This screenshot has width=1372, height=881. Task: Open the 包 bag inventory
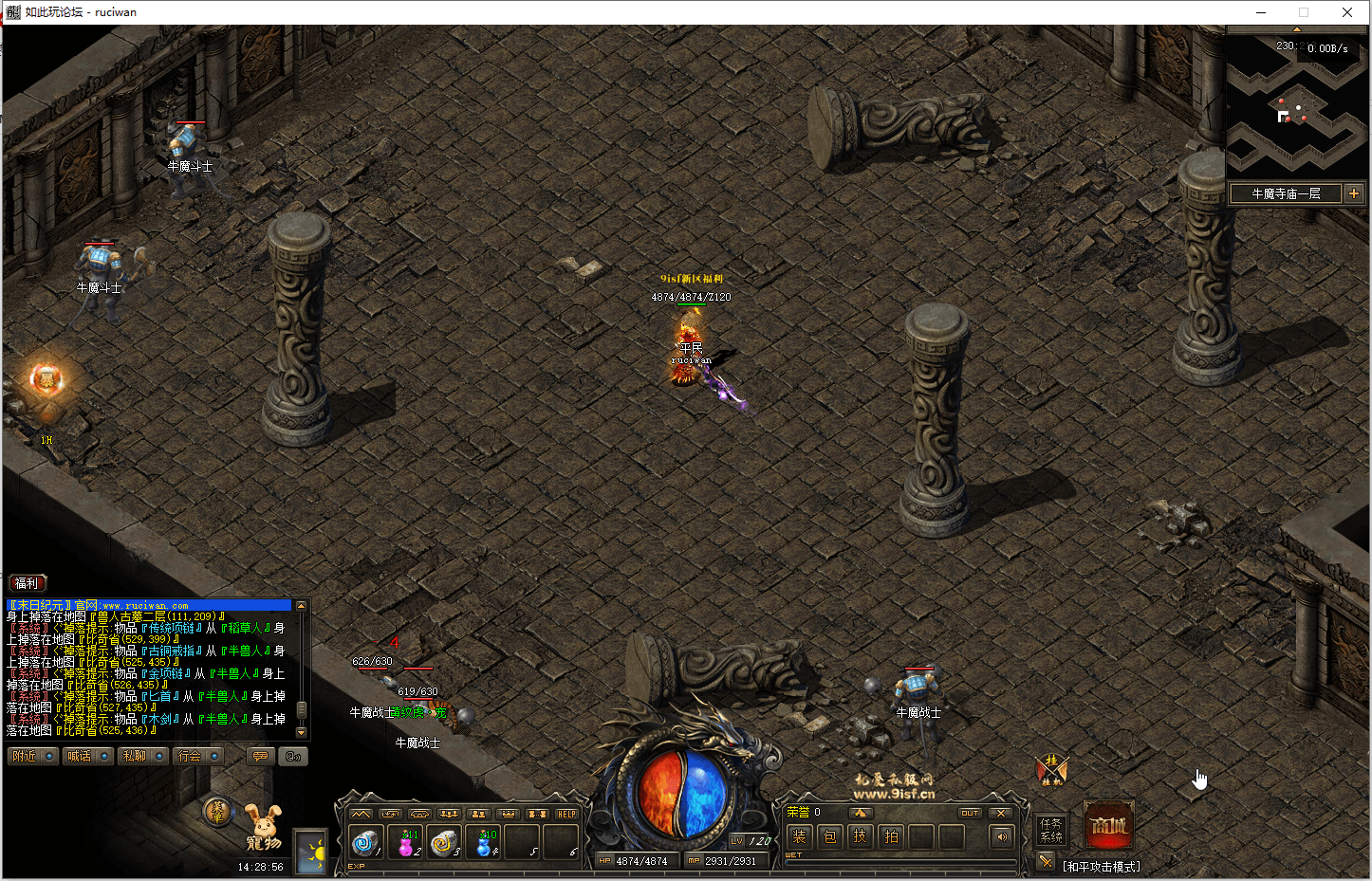pyautogui.click(x=829, y=836)
